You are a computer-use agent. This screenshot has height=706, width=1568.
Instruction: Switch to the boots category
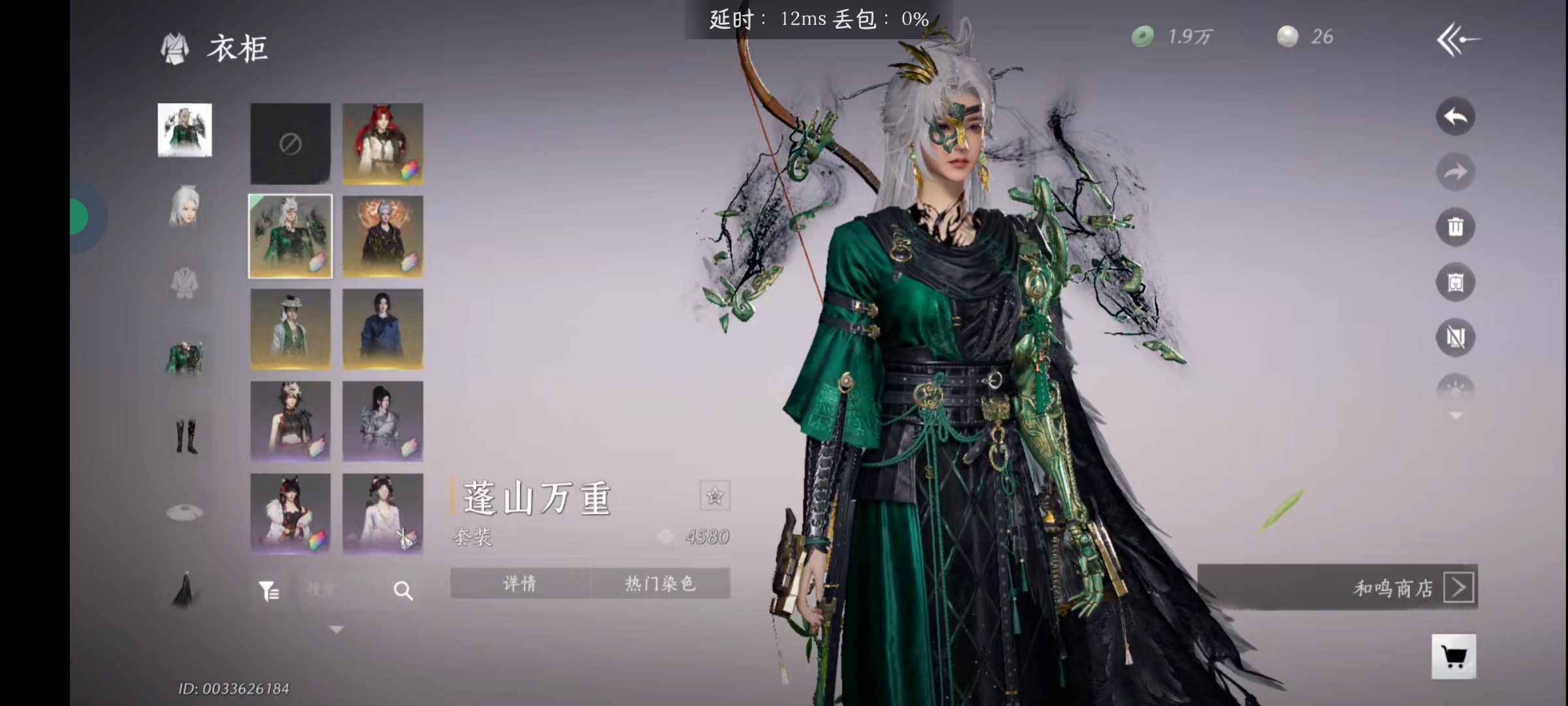click(x=186, y=436)
